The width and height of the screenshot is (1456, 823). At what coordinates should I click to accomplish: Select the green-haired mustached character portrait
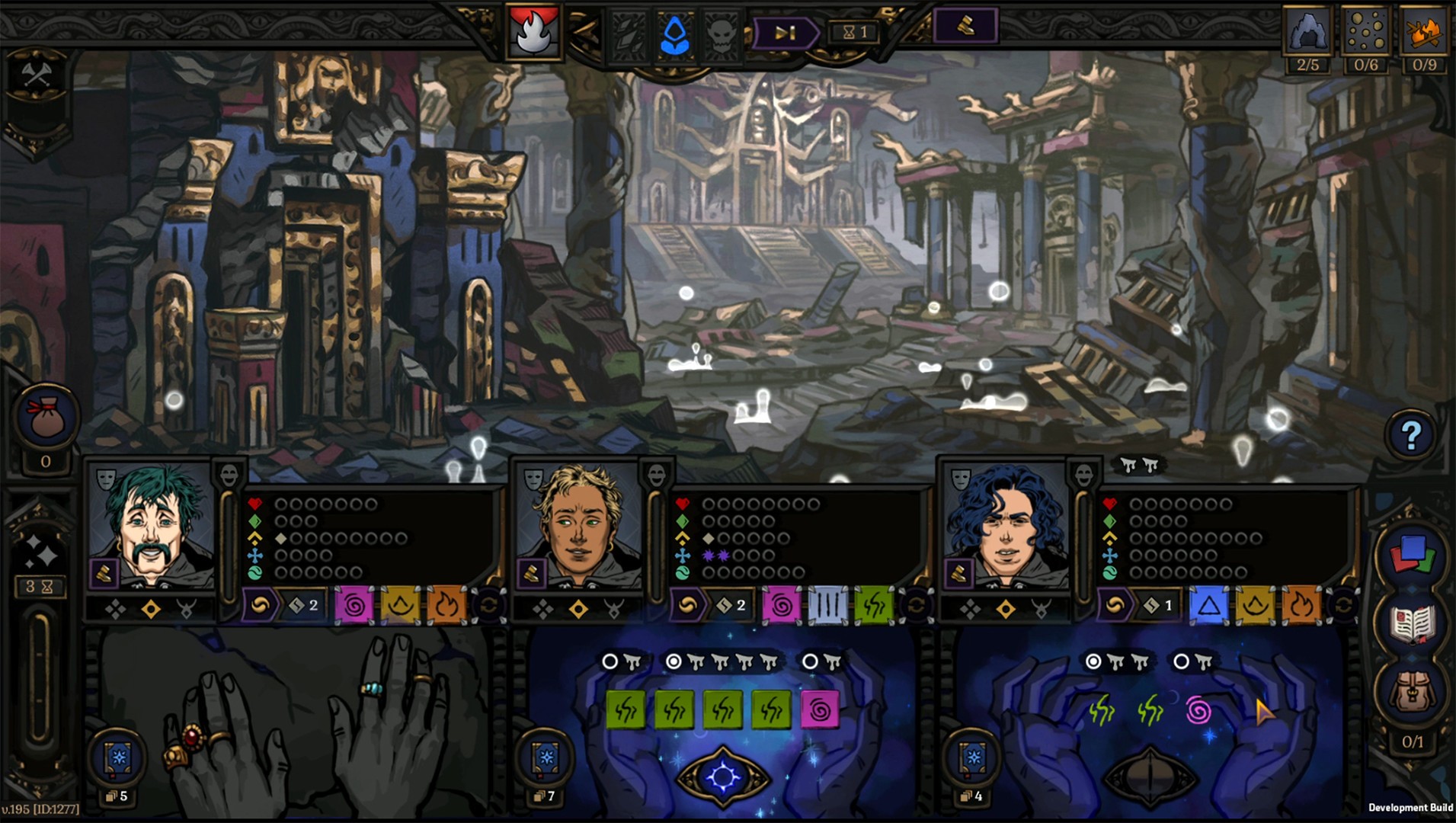pos(154,526)
